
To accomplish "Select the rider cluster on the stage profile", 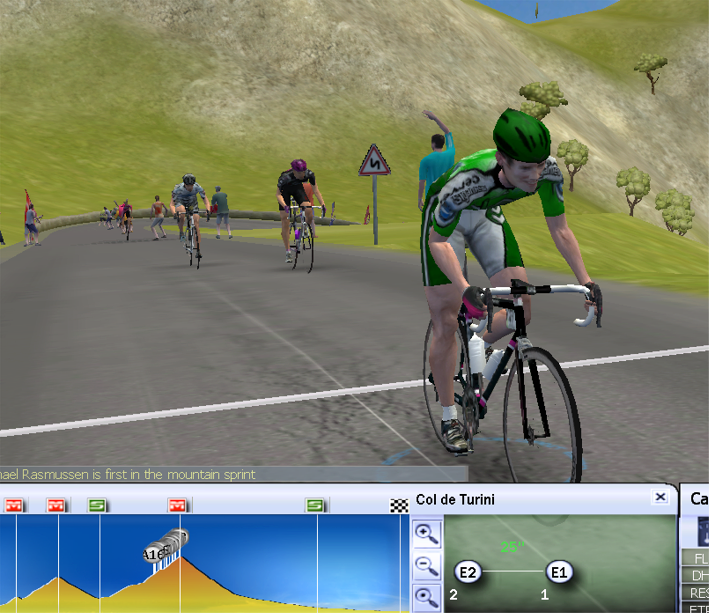I will click(166, 547).
